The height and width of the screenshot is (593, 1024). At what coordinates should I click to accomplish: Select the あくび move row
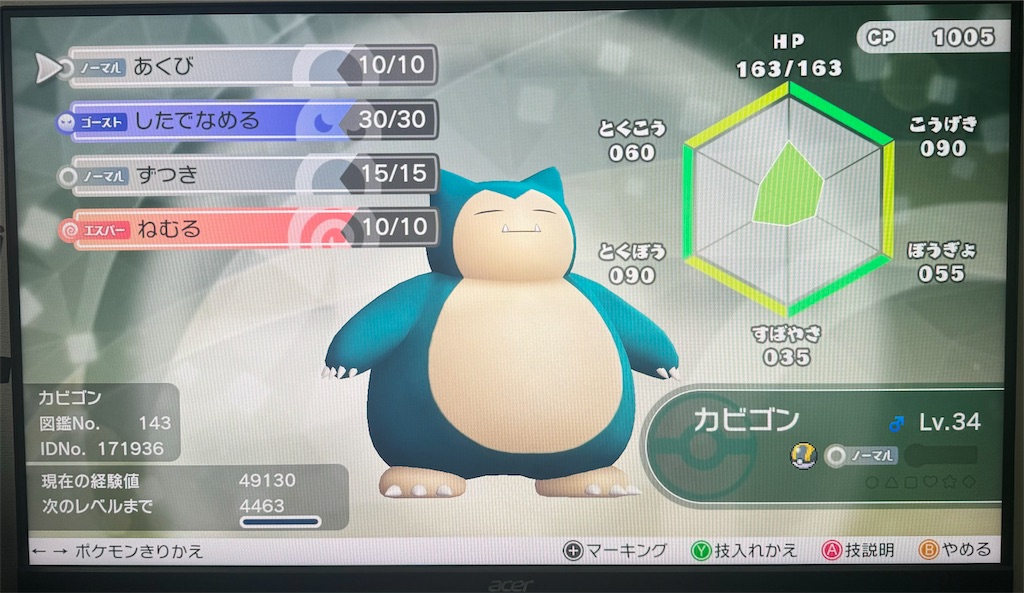(250, 67)
